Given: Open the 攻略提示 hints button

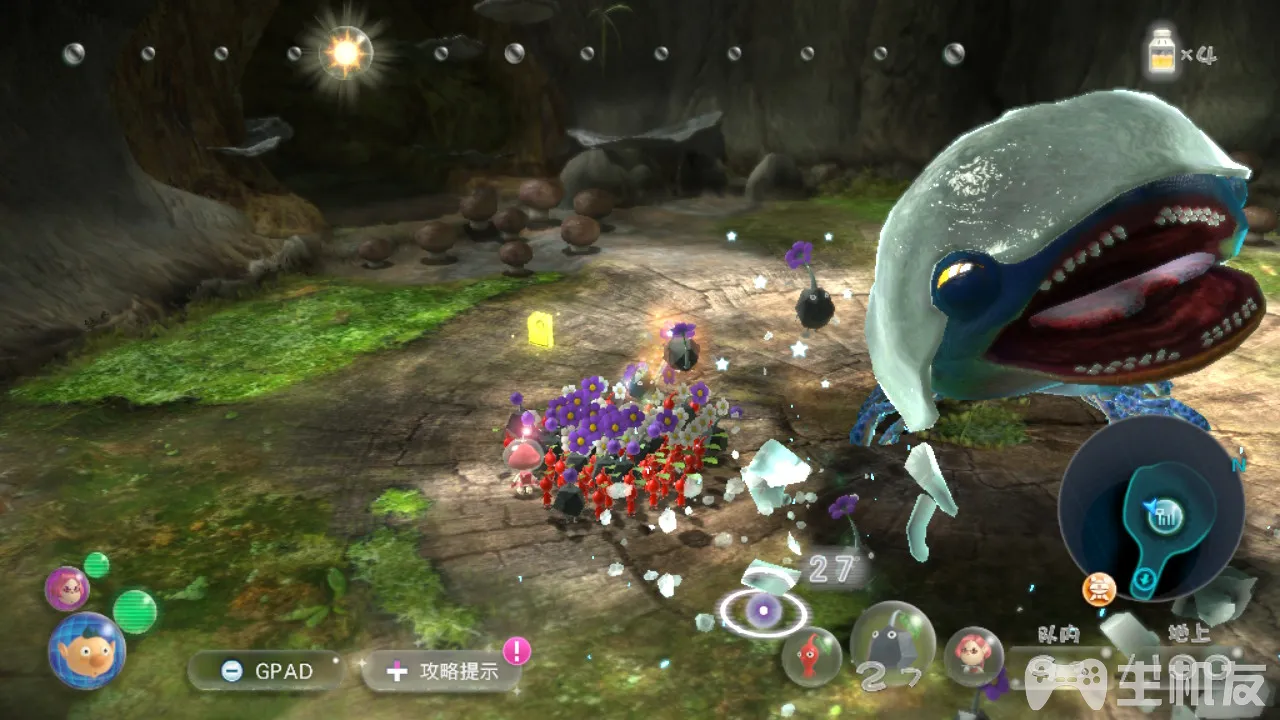Looking at the screenshot, I should click(x=442, y=670).
